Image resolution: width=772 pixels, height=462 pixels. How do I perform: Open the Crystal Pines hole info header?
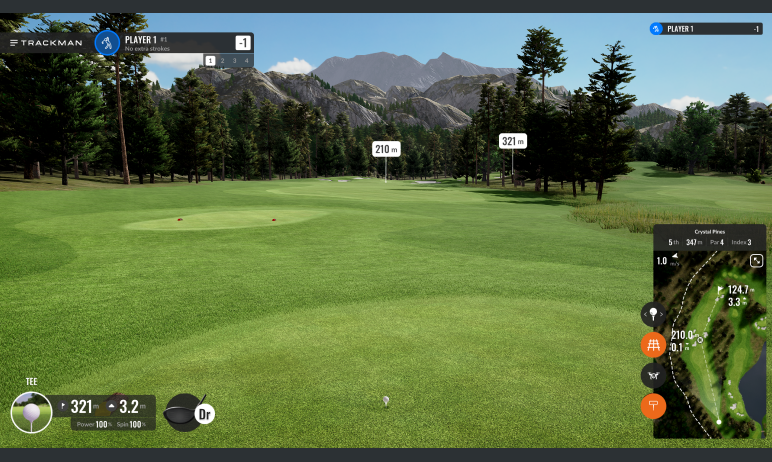709,236
